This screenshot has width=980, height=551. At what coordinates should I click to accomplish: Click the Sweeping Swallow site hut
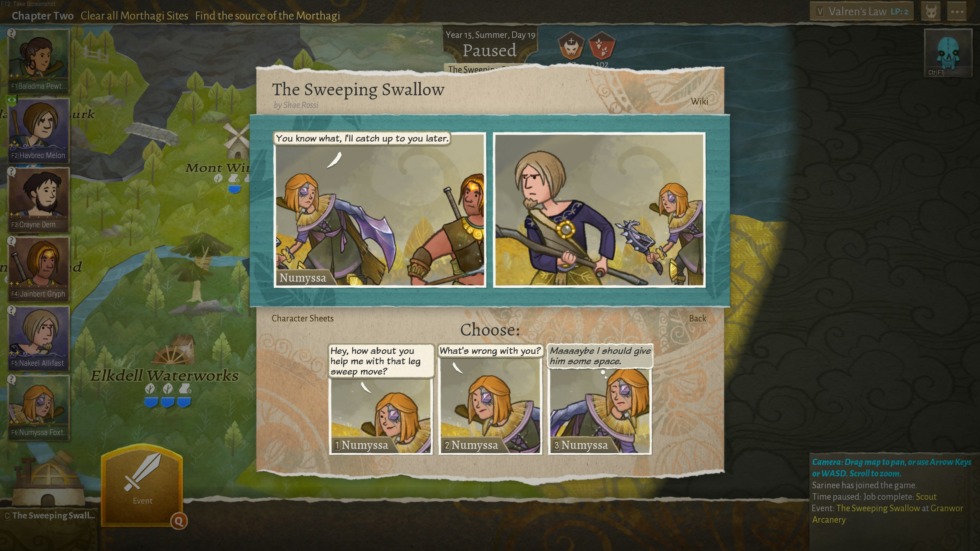[x=47, y=483]
